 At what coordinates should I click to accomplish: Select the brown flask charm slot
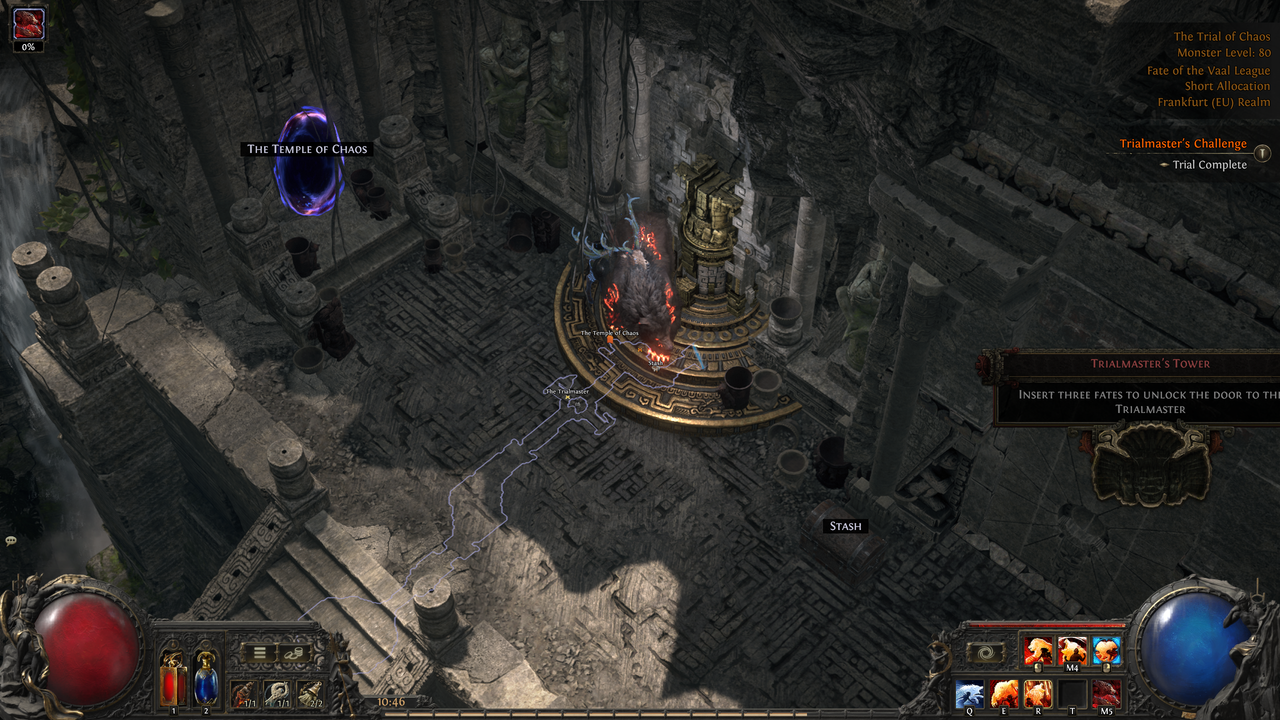pyautogui.click(x=243, y=692)
